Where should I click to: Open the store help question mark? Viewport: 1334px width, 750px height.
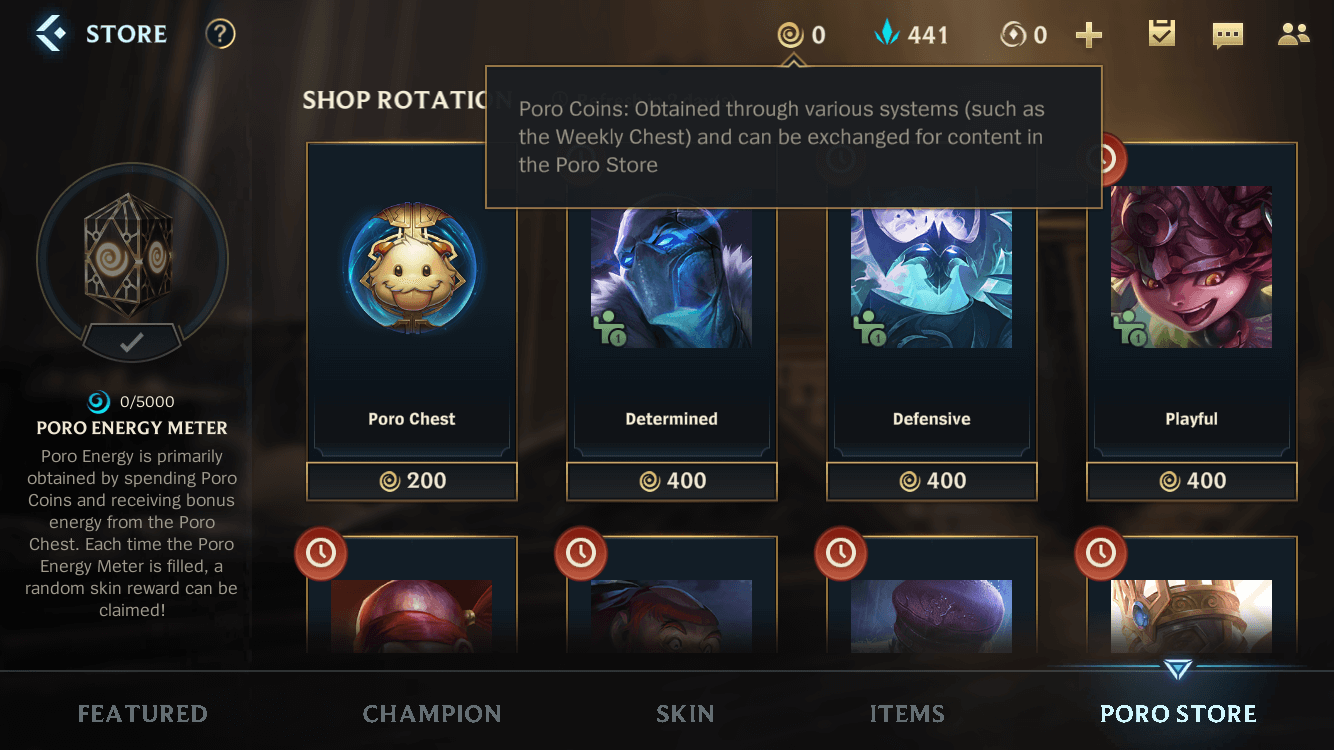pyautogui.click(x=219, y=33)
